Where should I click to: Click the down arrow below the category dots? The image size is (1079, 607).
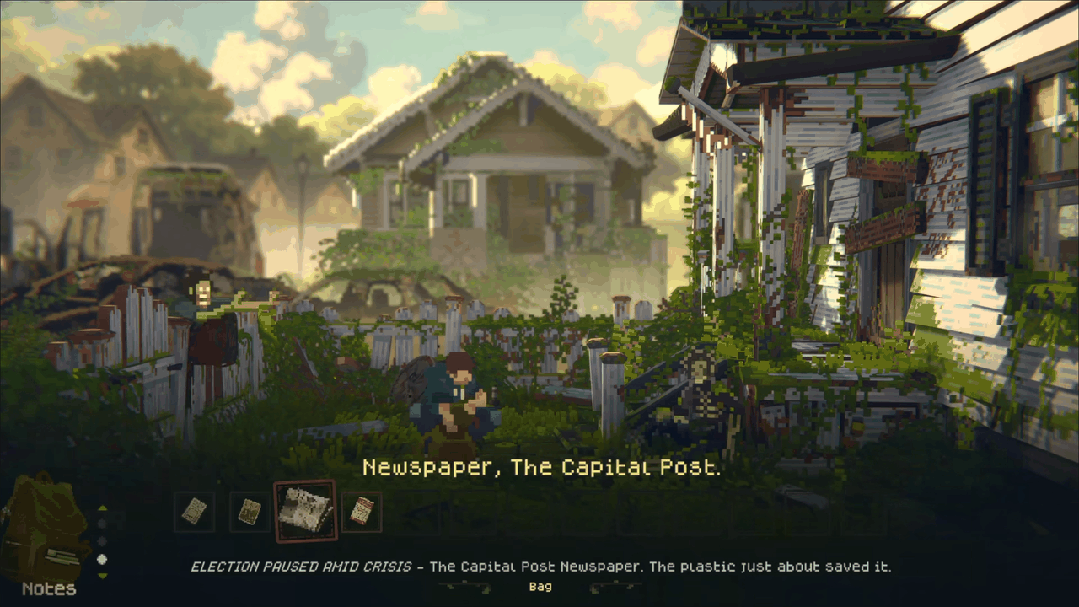click(x=101, y=575)
